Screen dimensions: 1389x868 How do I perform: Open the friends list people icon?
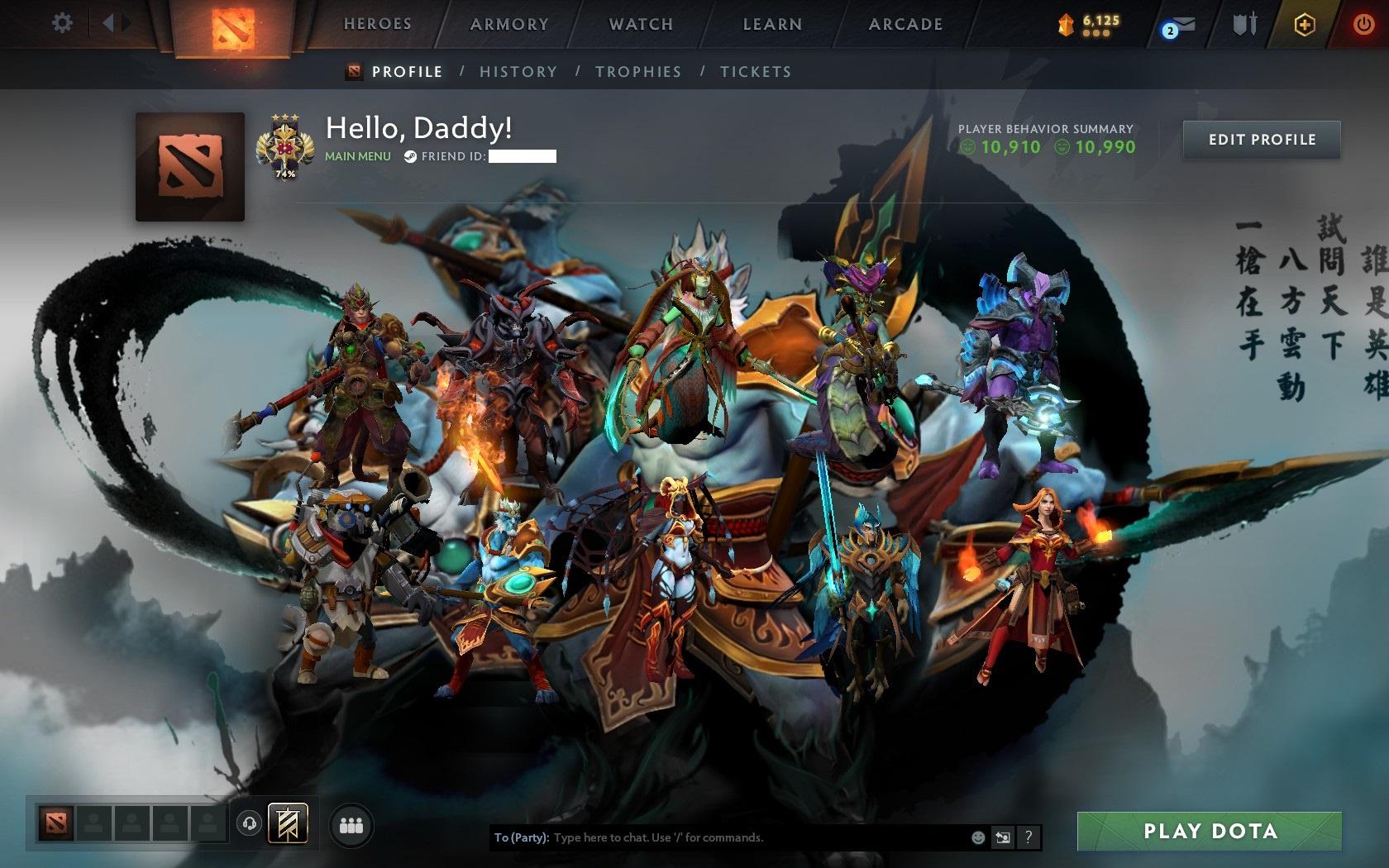pyautogui.click(x=351, y=825)
